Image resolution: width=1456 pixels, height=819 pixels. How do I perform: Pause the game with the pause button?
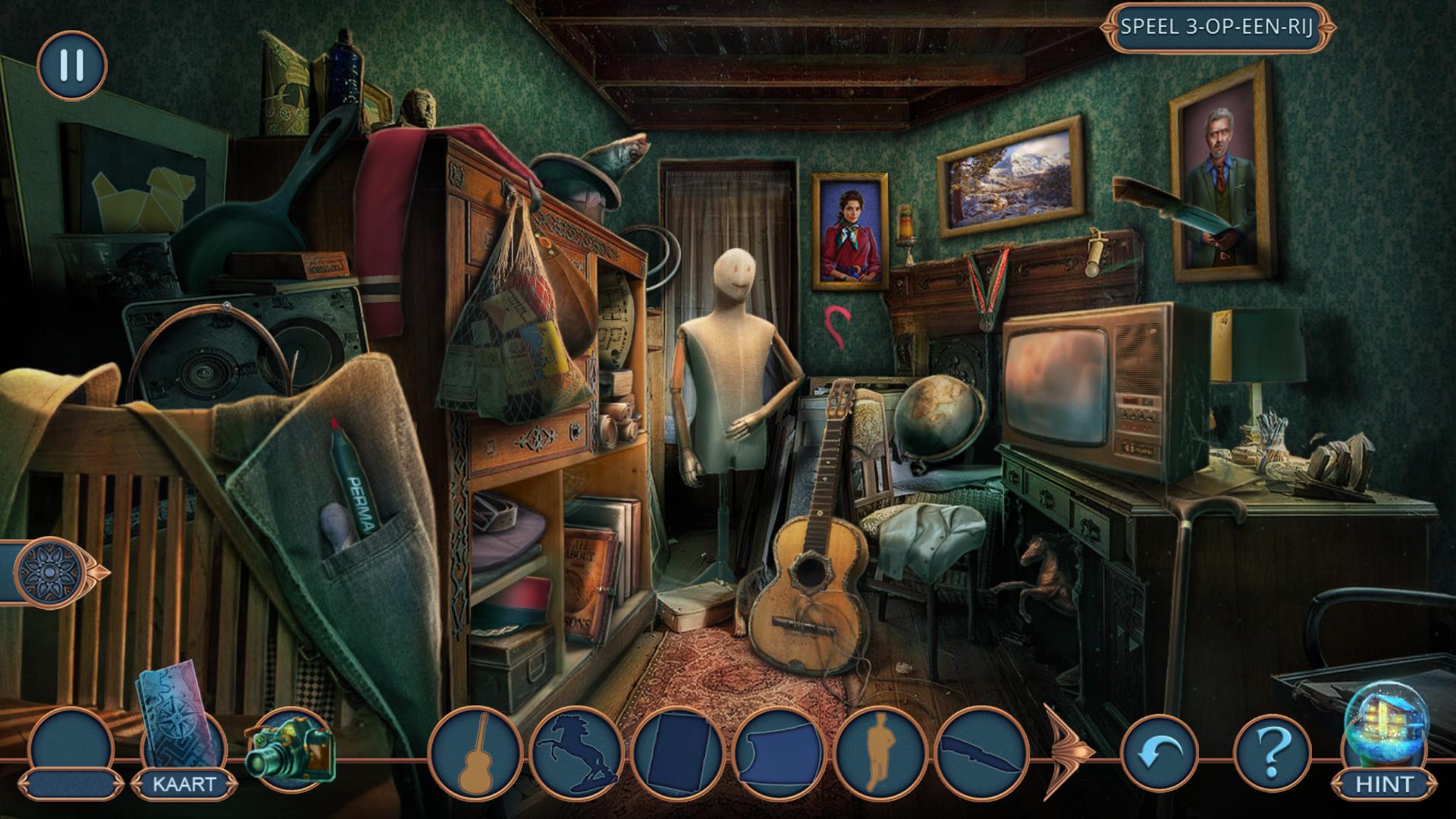pos(72,66)
